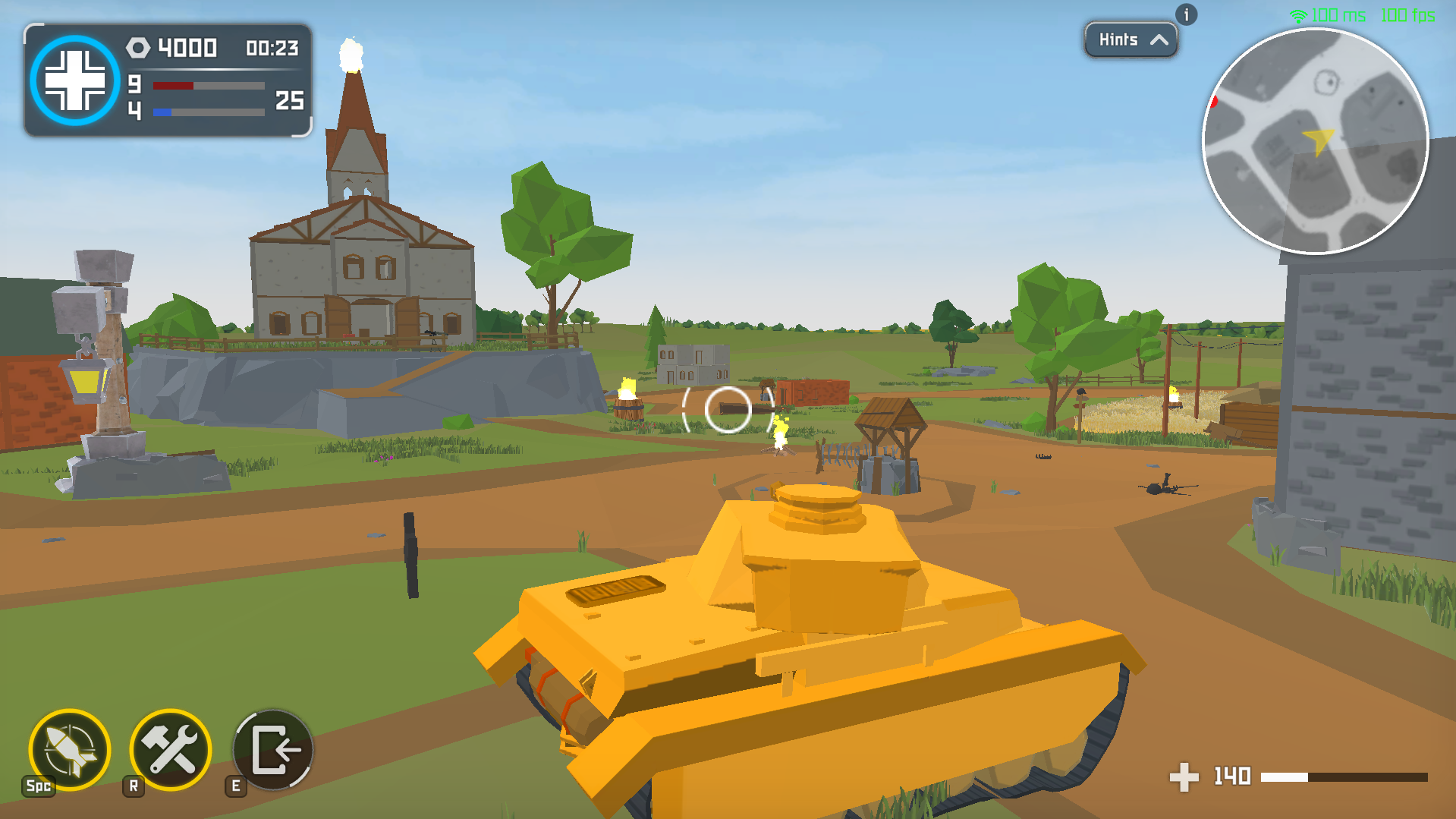
Task: Click the exit vehicle icon
Action: [272, 751]
